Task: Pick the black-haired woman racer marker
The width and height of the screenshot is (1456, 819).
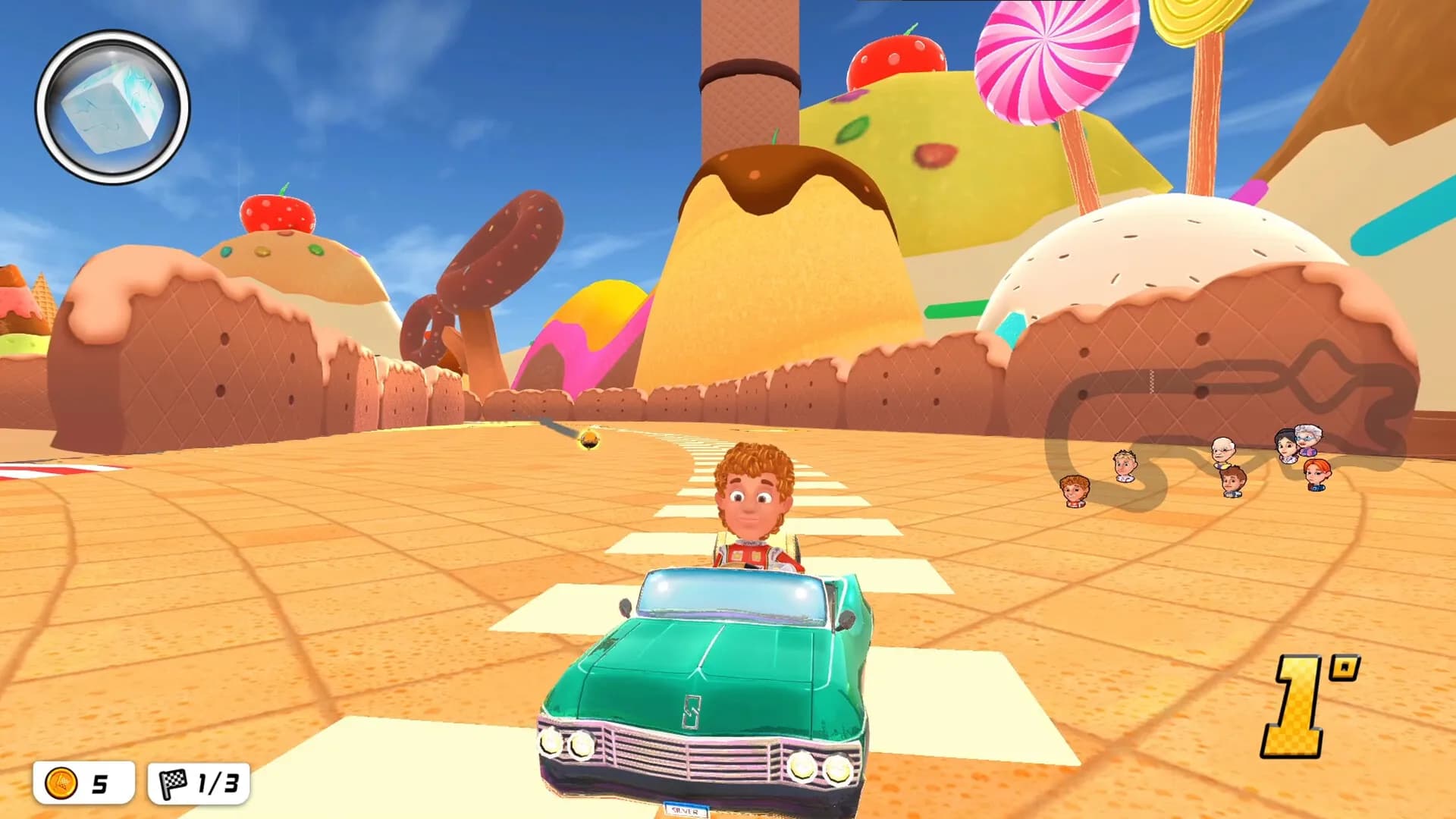Action: tap(1286, 446)
